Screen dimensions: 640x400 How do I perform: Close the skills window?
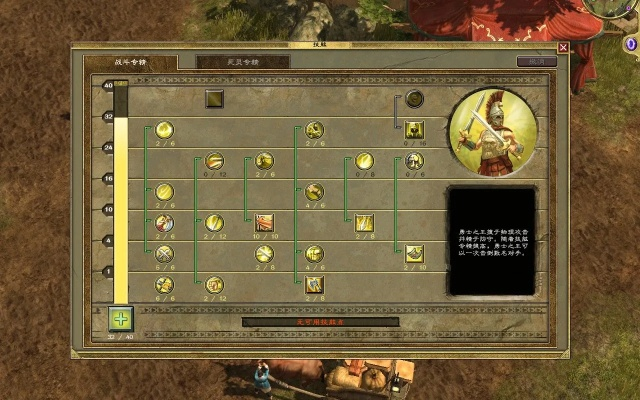[x=563, y=47]
